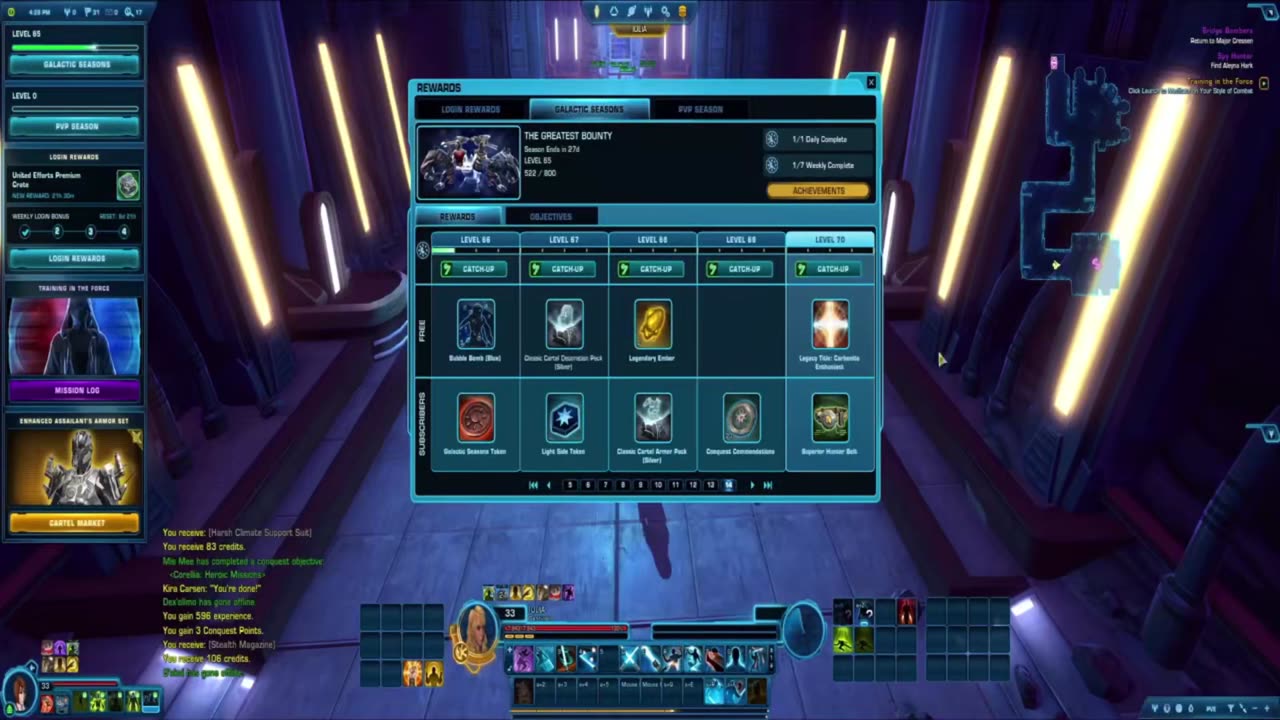Switch to the Login Rewards tab
1280x720 pixels.
coord(470,109)
